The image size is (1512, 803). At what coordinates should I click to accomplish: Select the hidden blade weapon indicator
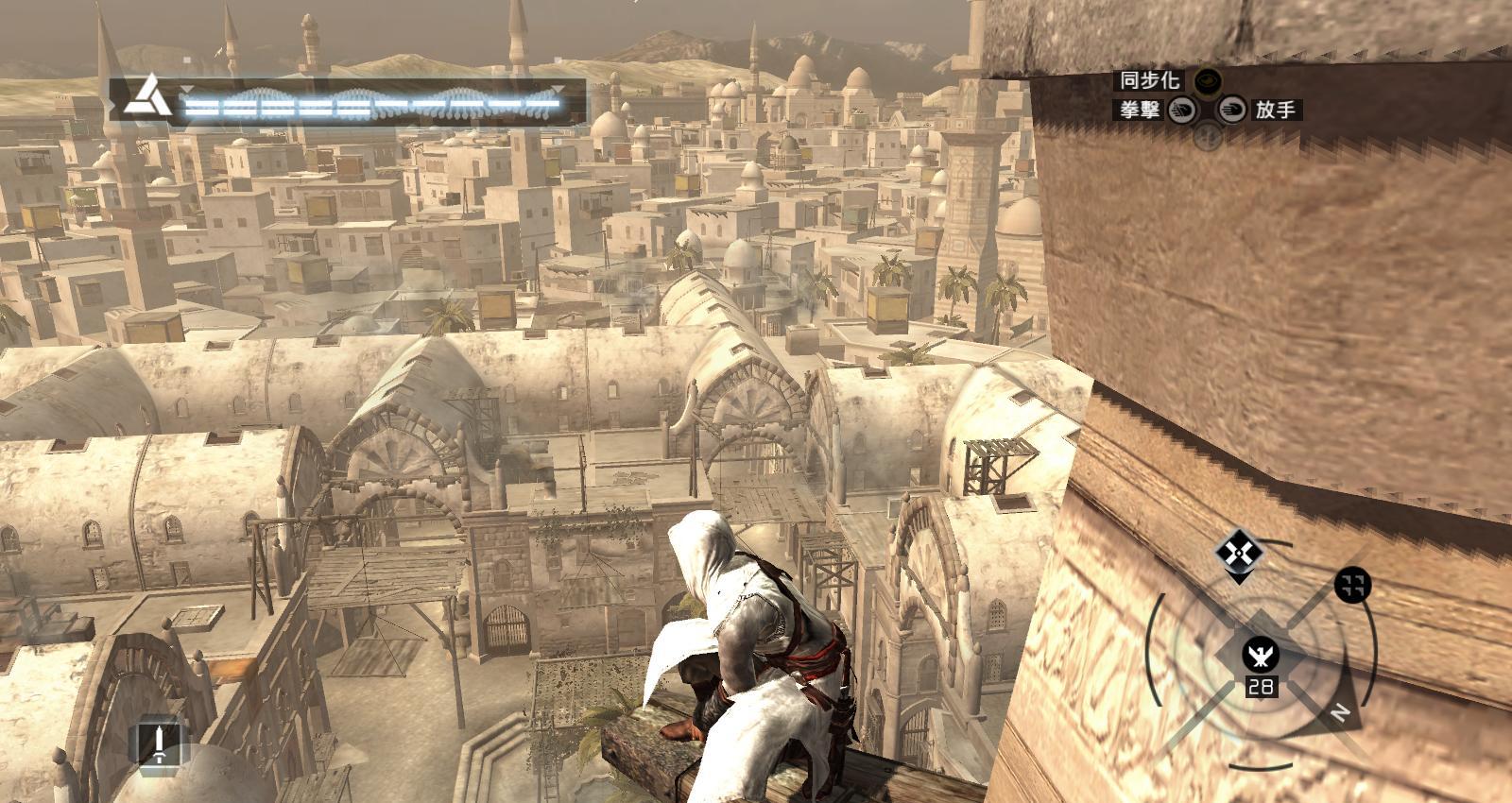[160, 744]
